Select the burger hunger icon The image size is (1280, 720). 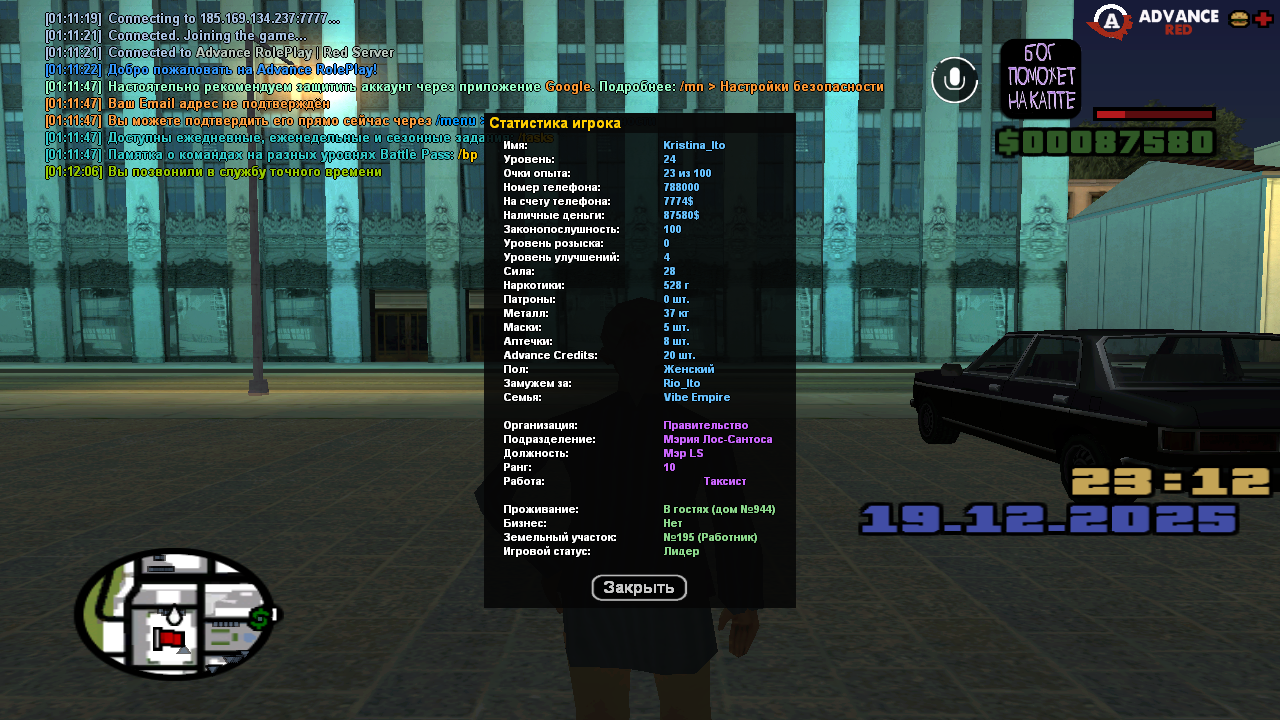(x=1239, y=19)
